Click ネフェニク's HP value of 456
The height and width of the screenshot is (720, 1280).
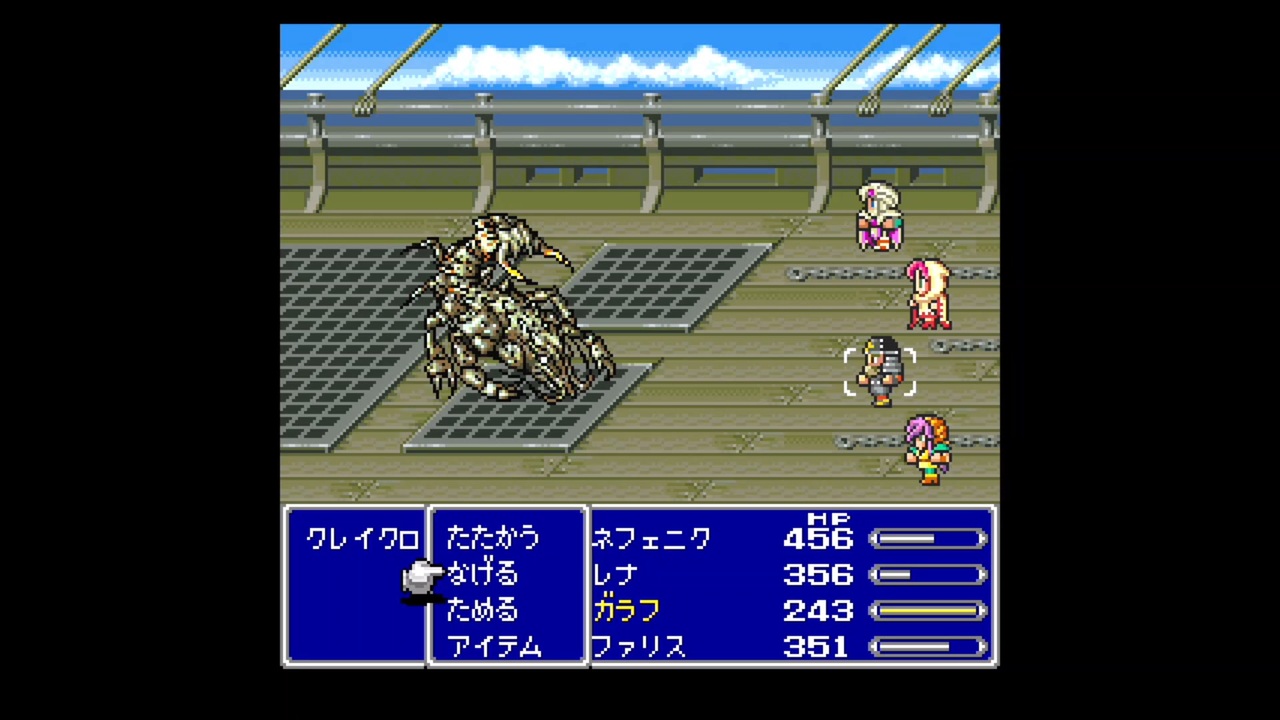coord(818,538)
